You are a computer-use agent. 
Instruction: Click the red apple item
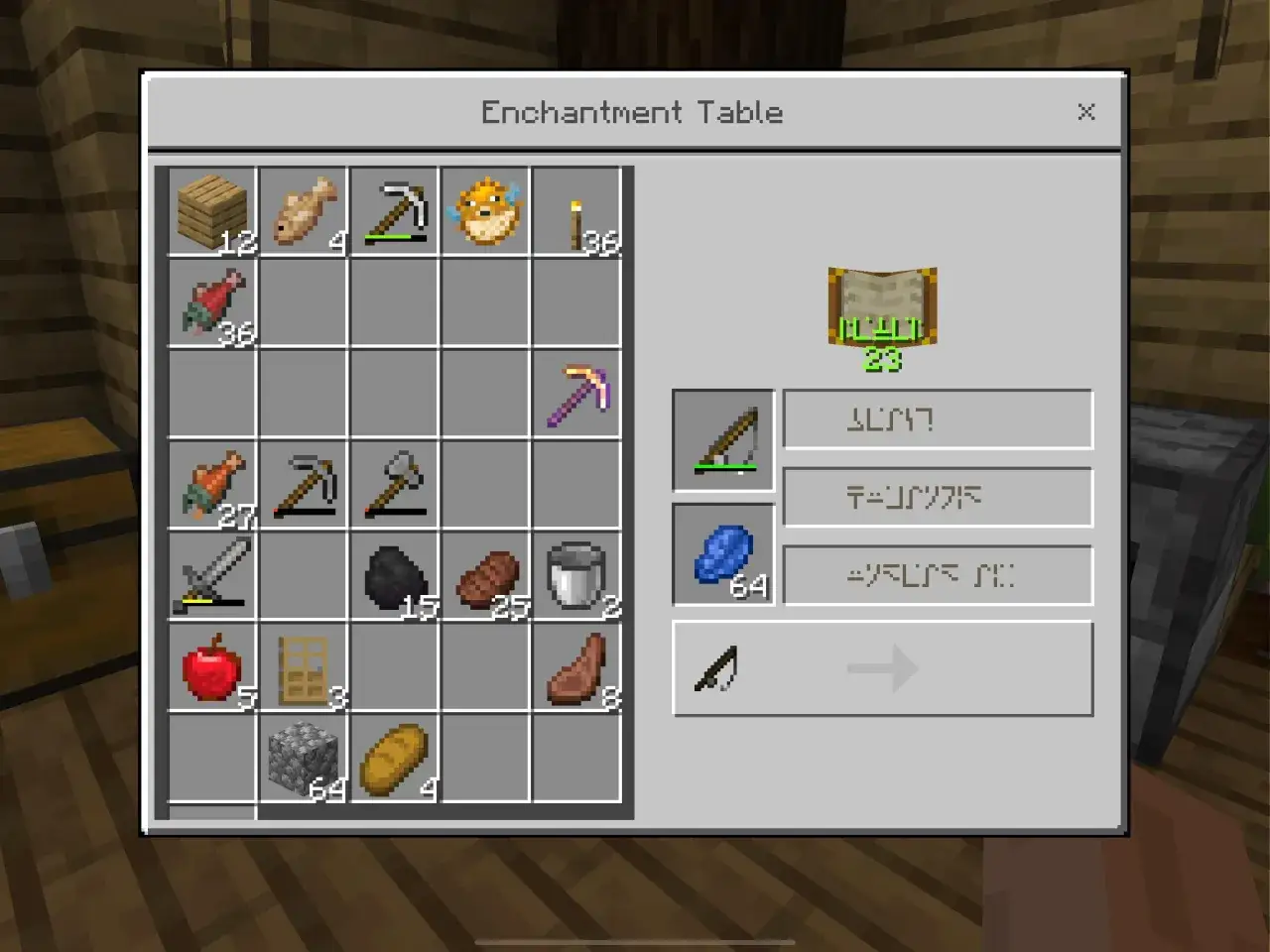click(x=212, y=666)
